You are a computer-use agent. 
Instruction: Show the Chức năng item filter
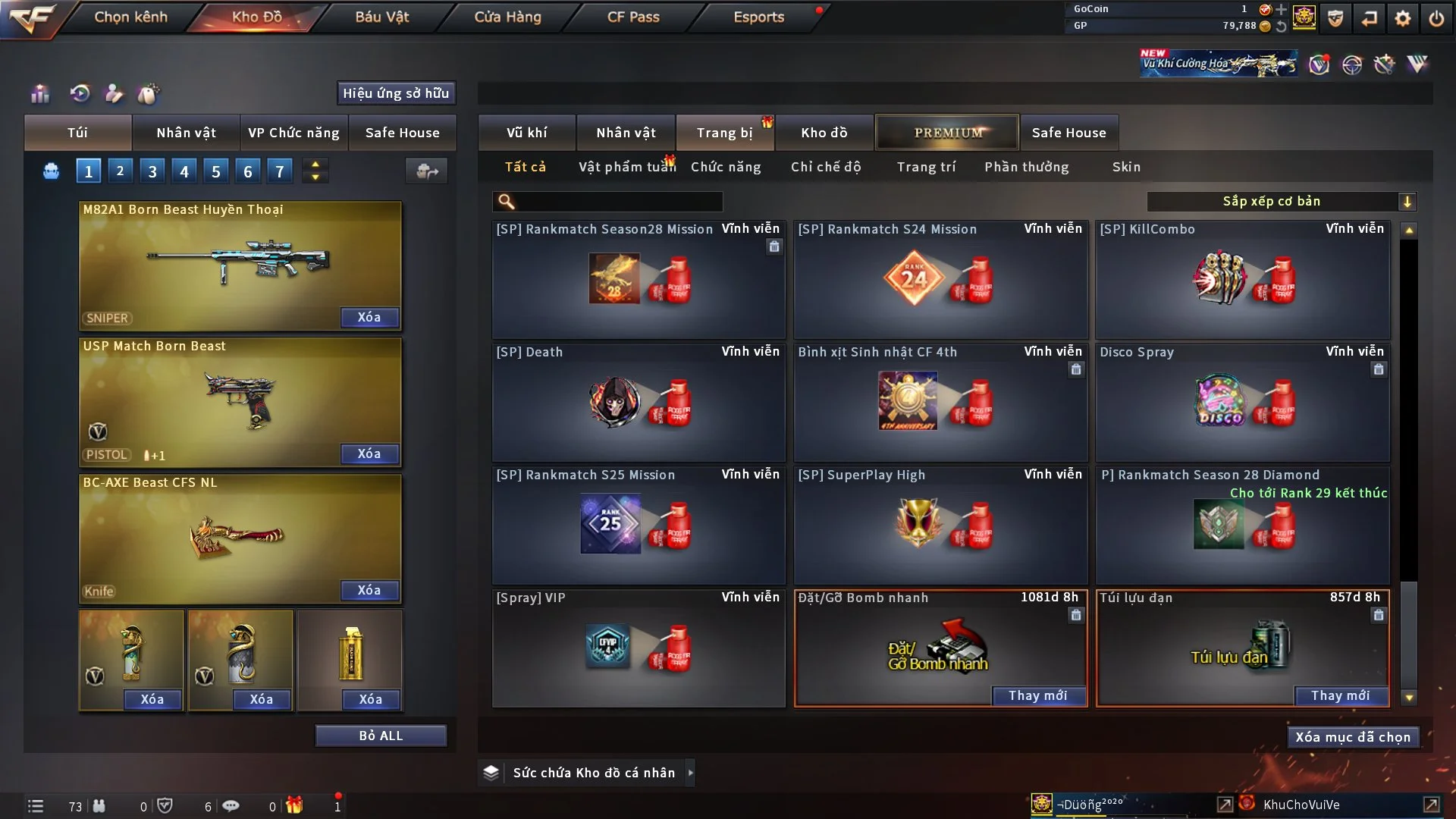[x=726, y=167]
